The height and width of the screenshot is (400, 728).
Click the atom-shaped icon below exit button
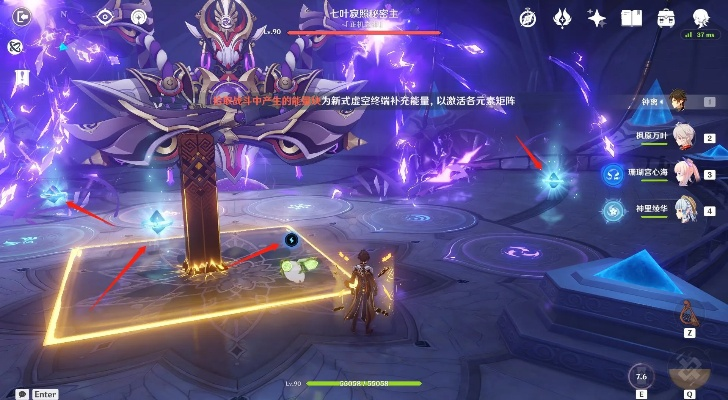click(15, 47)
